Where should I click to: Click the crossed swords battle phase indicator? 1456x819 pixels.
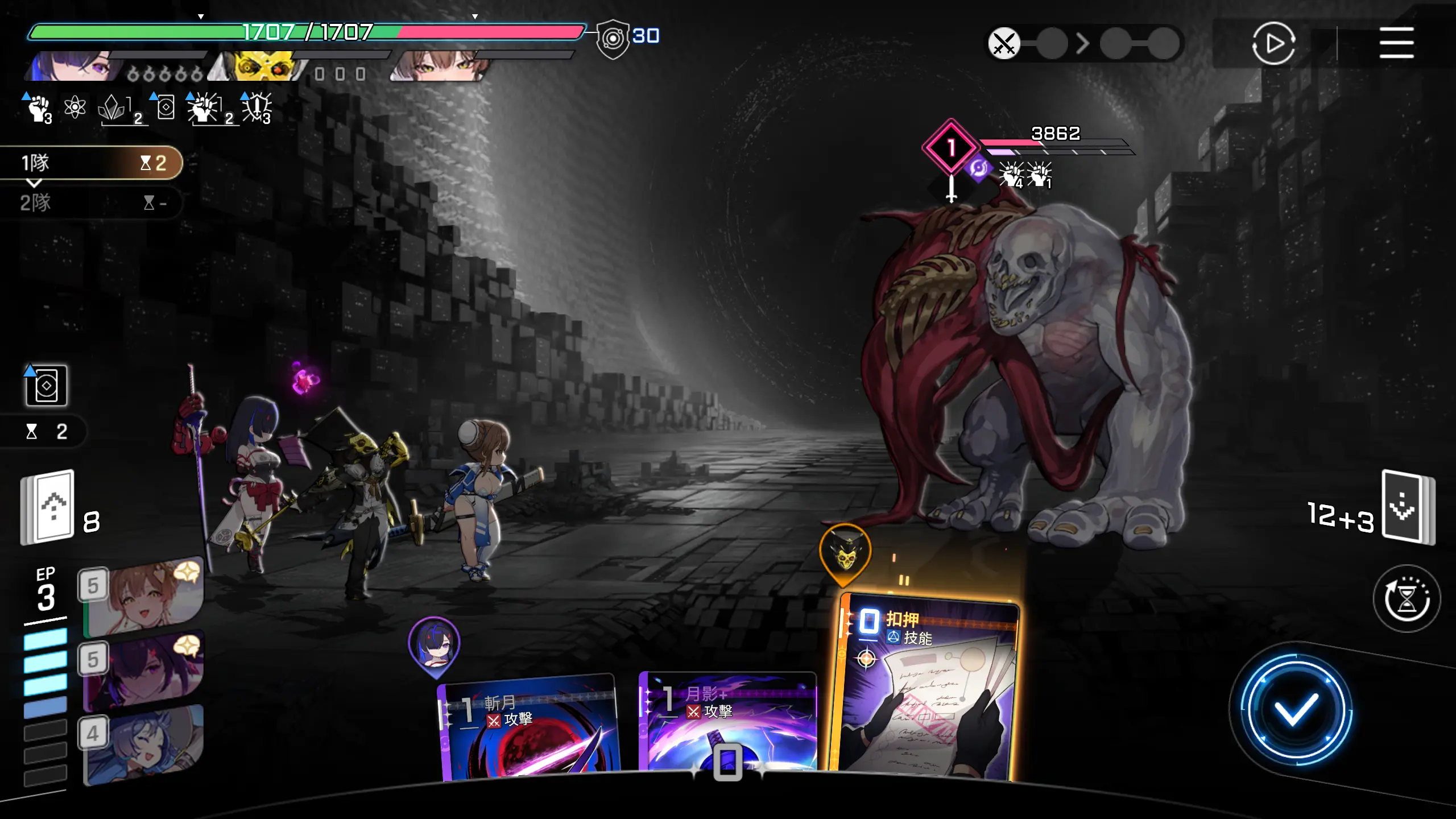coord(1004,43)
